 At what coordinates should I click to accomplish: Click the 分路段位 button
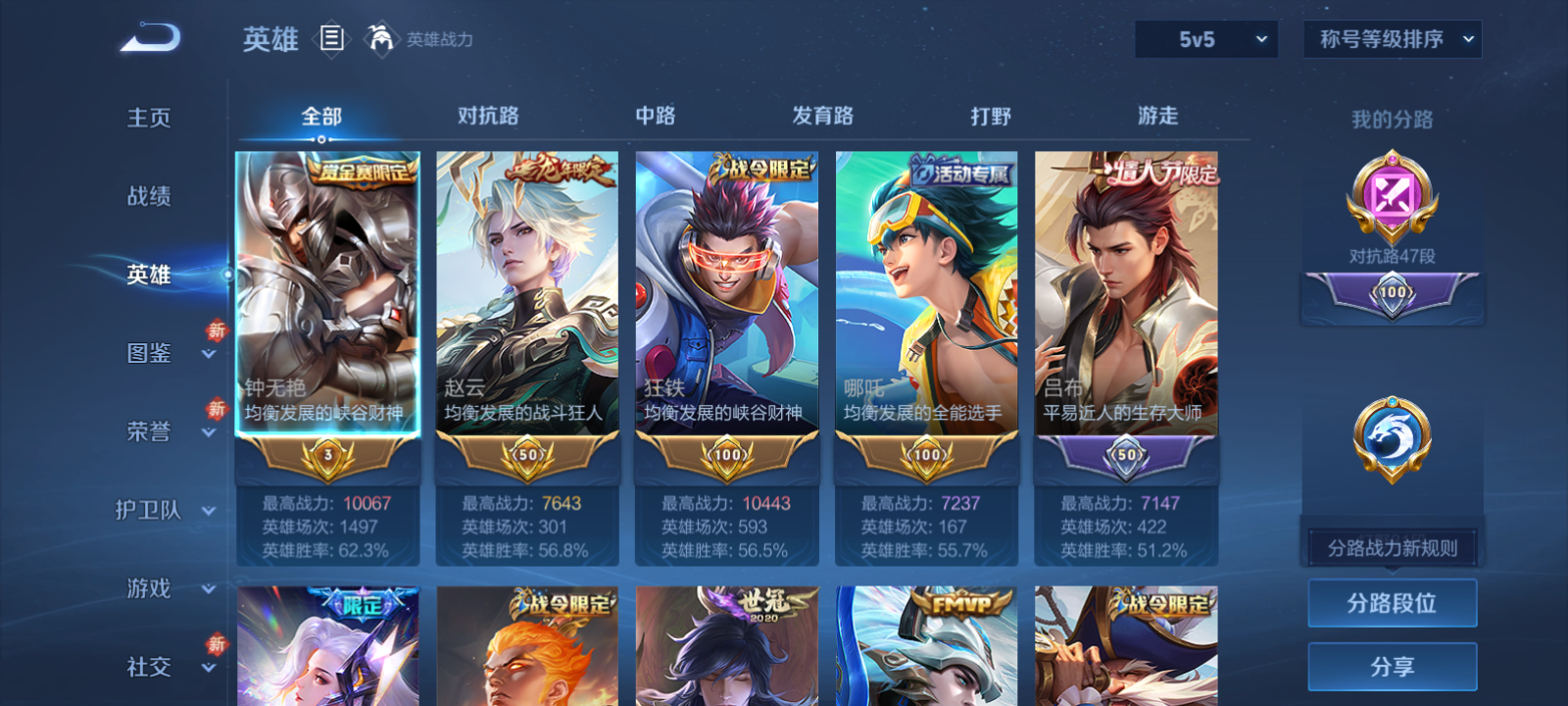click(x=1392, y=602)
